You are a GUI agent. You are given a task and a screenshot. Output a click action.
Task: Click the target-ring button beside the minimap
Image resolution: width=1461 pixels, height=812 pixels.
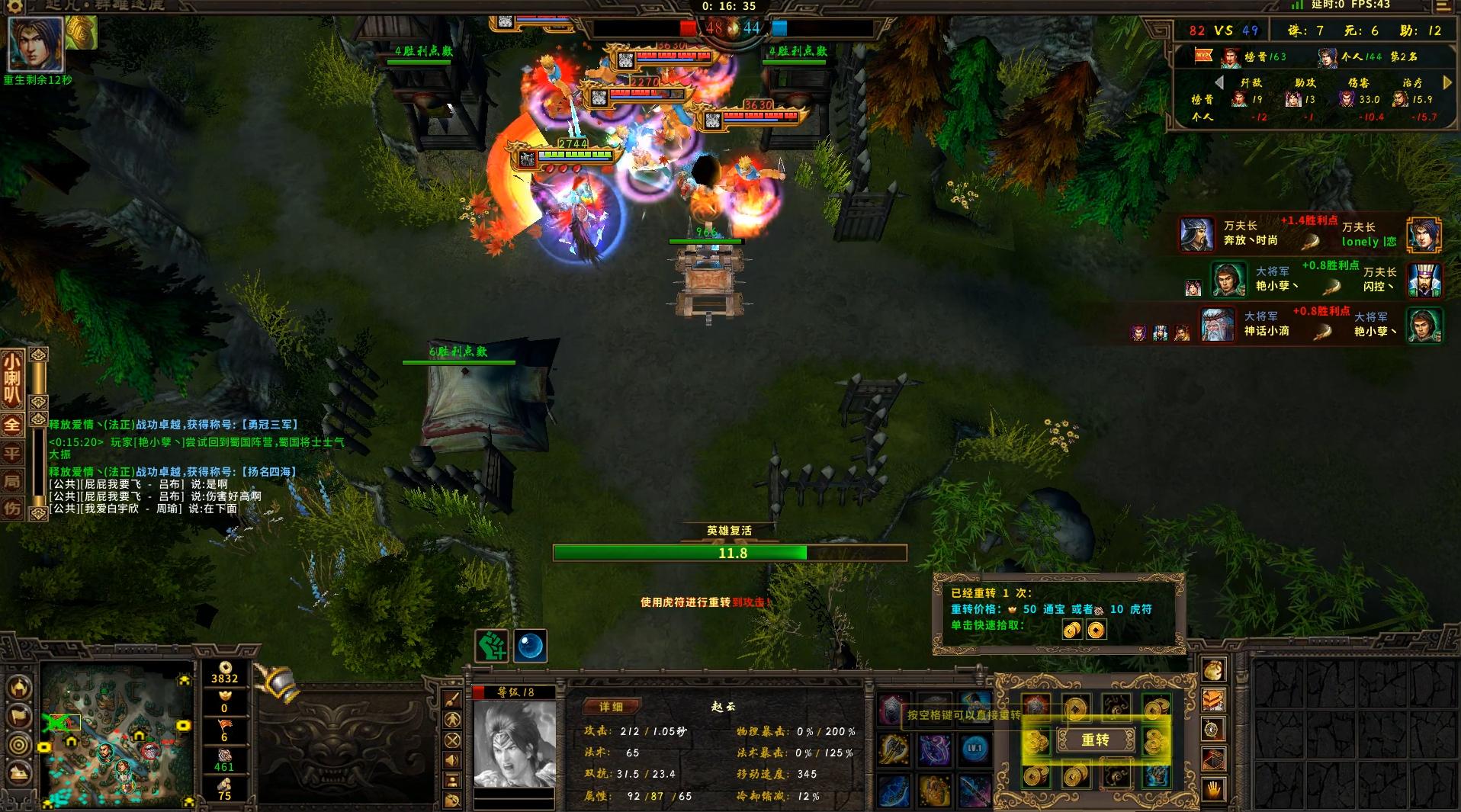20,745
